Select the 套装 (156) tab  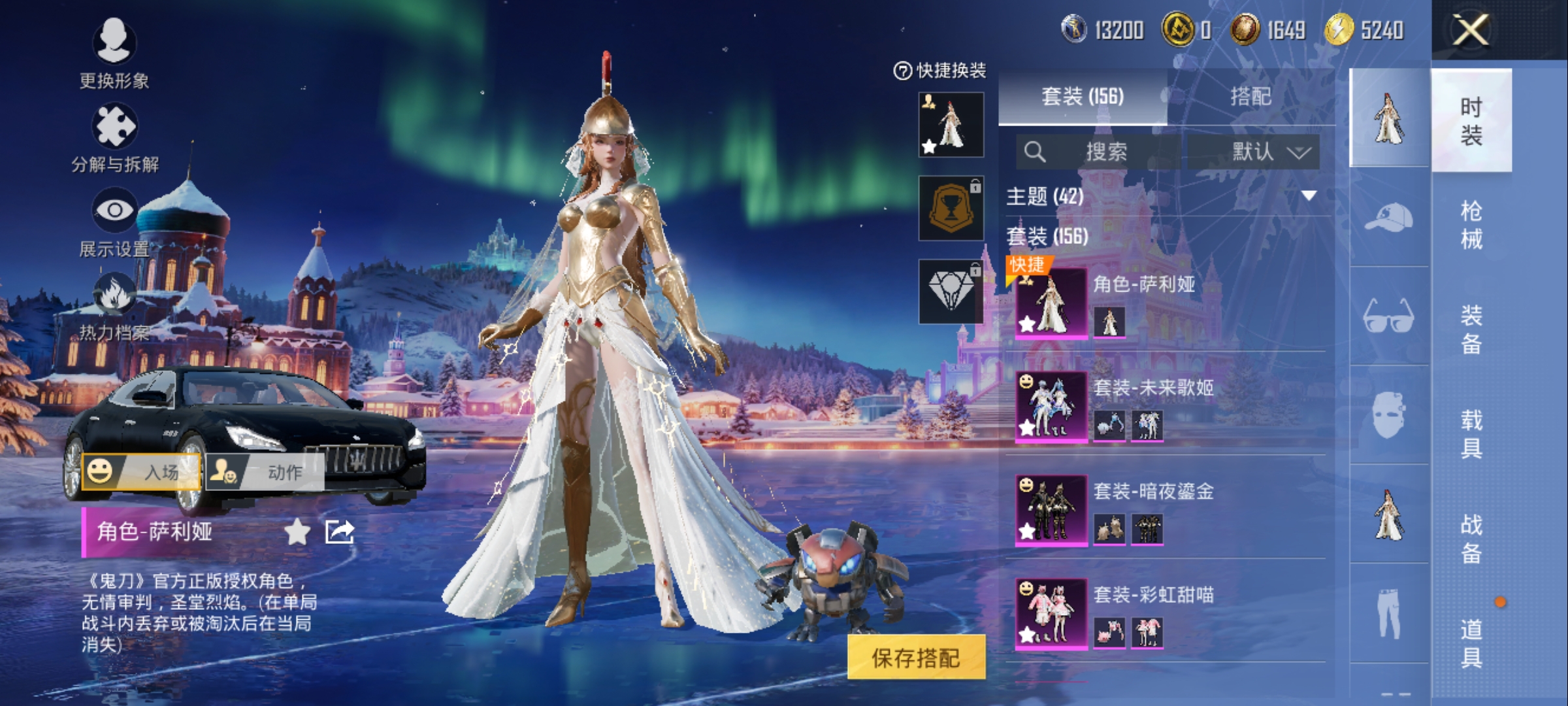(x=1083, y=97)
